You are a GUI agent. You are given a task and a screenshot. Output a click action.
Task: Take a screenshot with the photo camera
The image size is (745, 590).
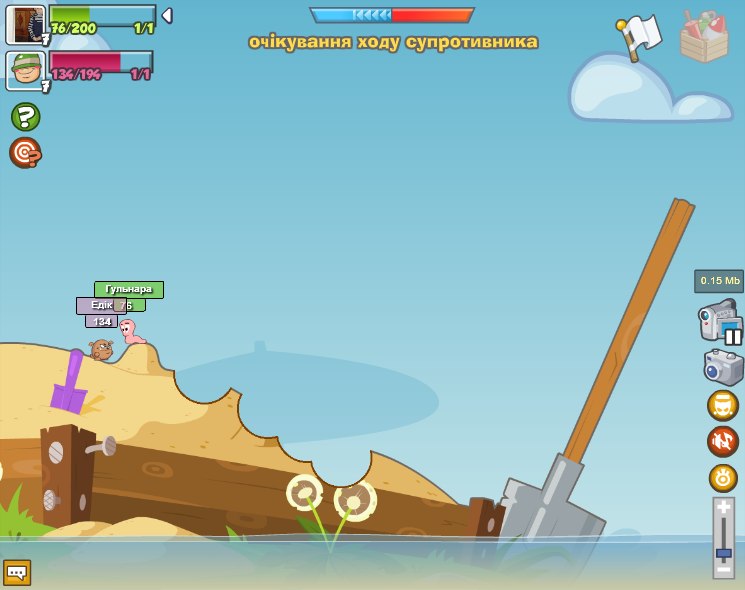723,367
